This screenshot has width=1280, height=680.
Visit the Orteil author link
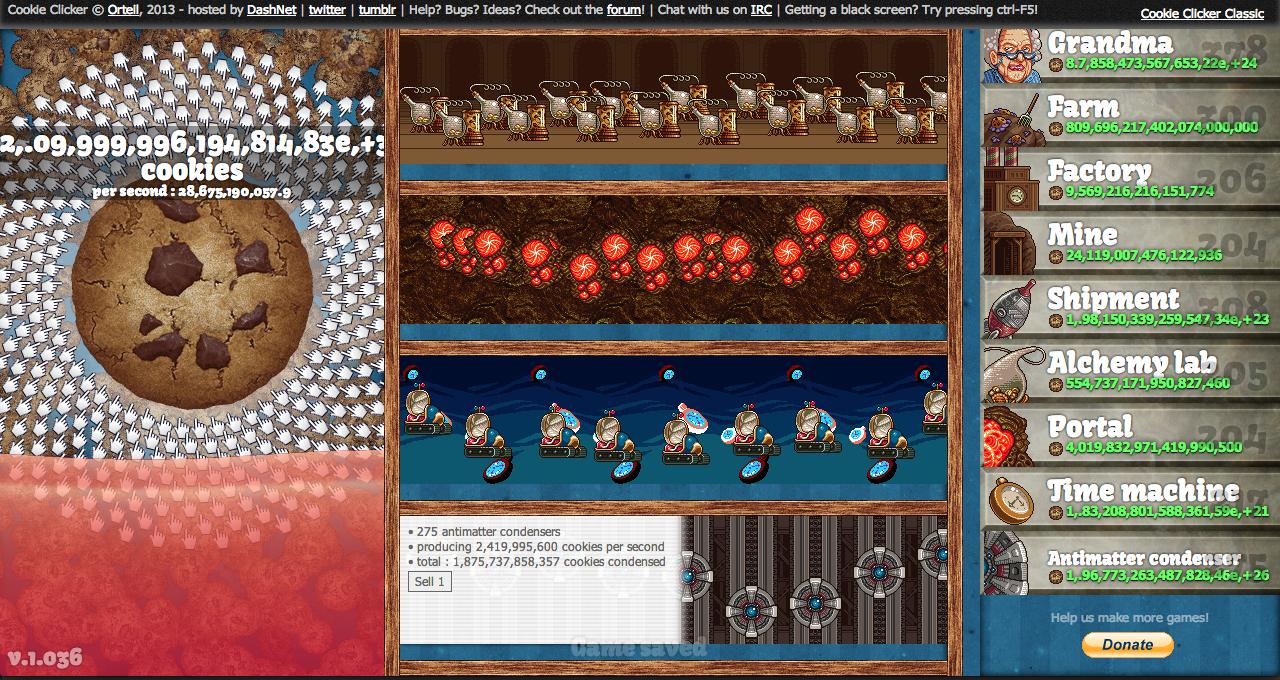123,10
